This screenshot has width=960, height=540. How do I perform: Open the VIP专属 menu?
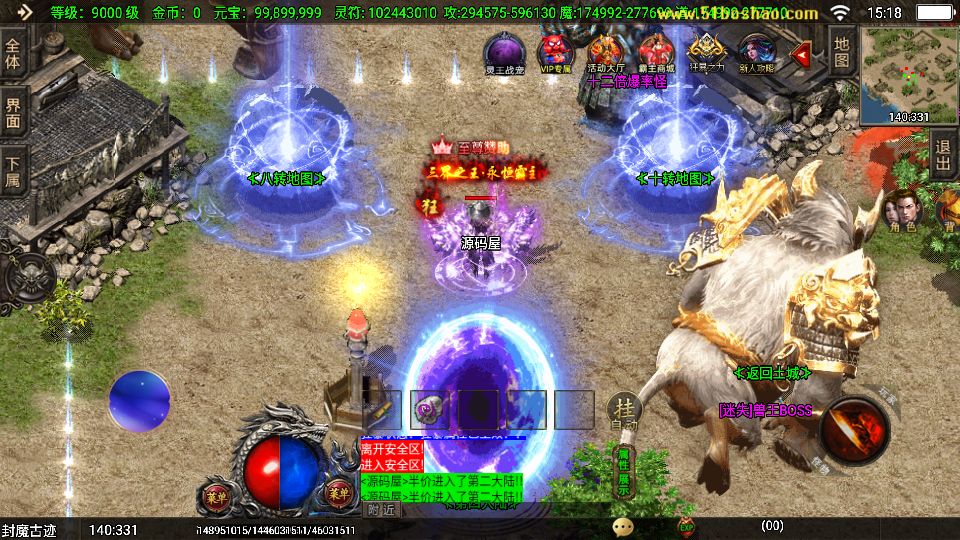click(555, 52)
